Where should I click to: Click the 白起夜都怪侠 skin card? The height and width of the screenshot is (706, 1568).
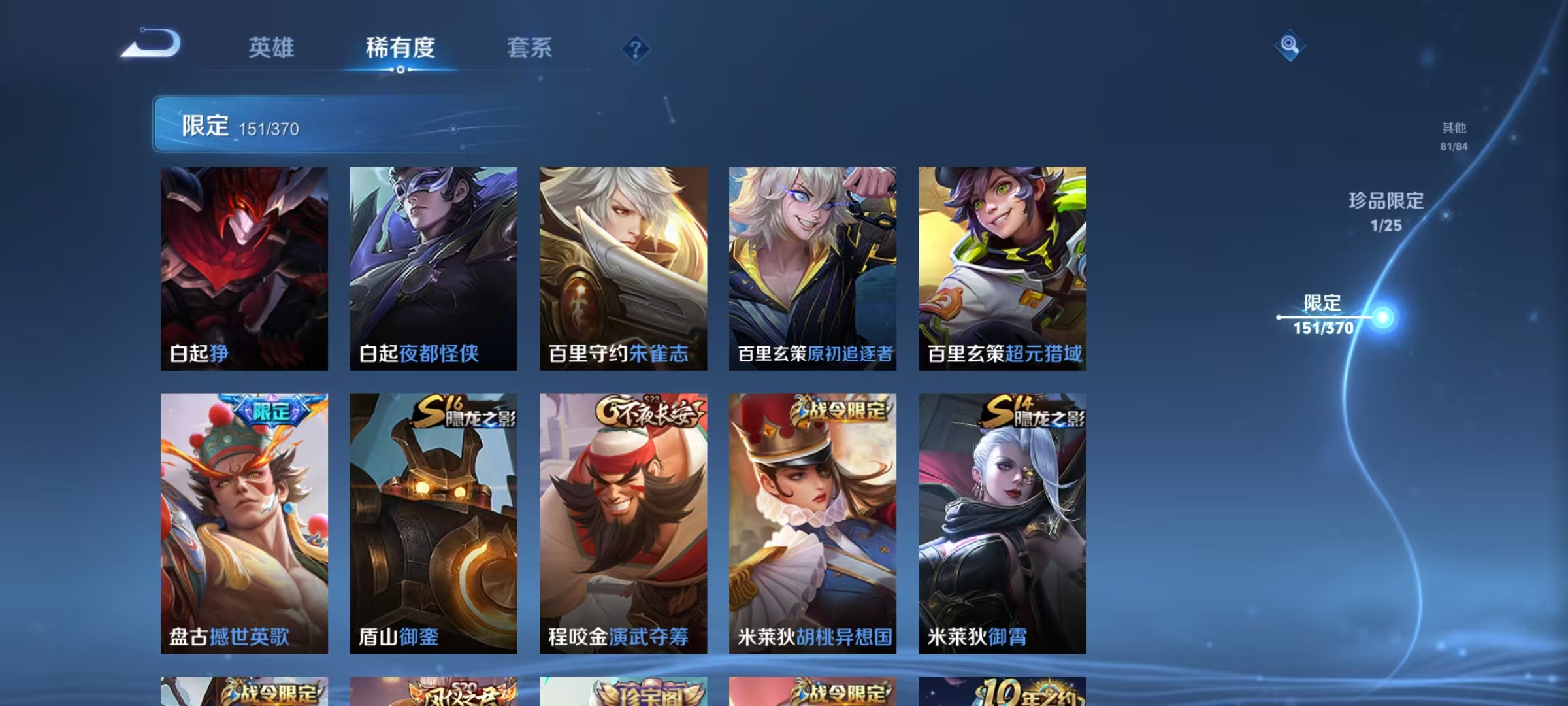click(434, 268)
